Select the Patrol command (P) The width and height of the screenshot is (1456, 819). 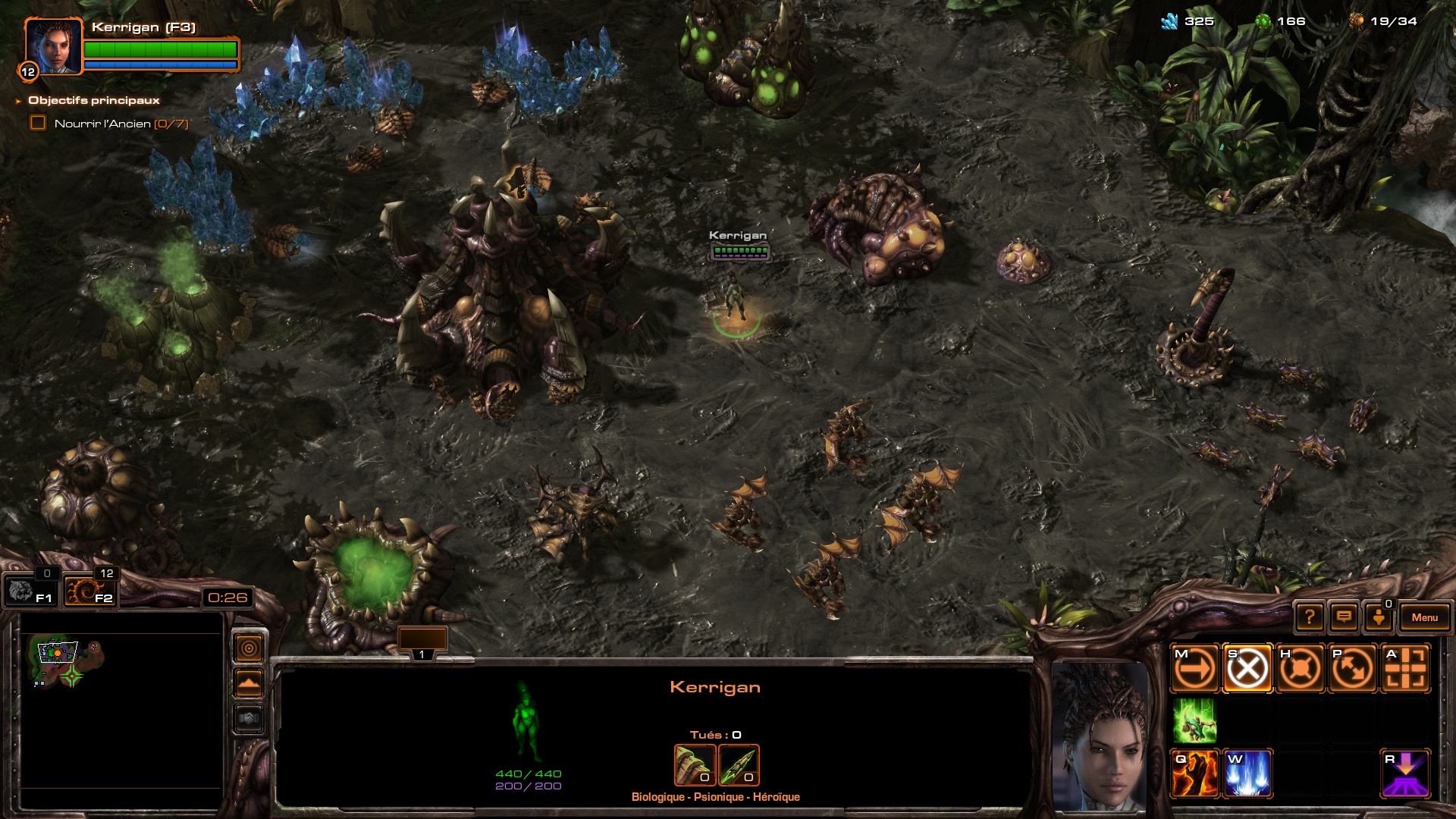click(1353, 669)
